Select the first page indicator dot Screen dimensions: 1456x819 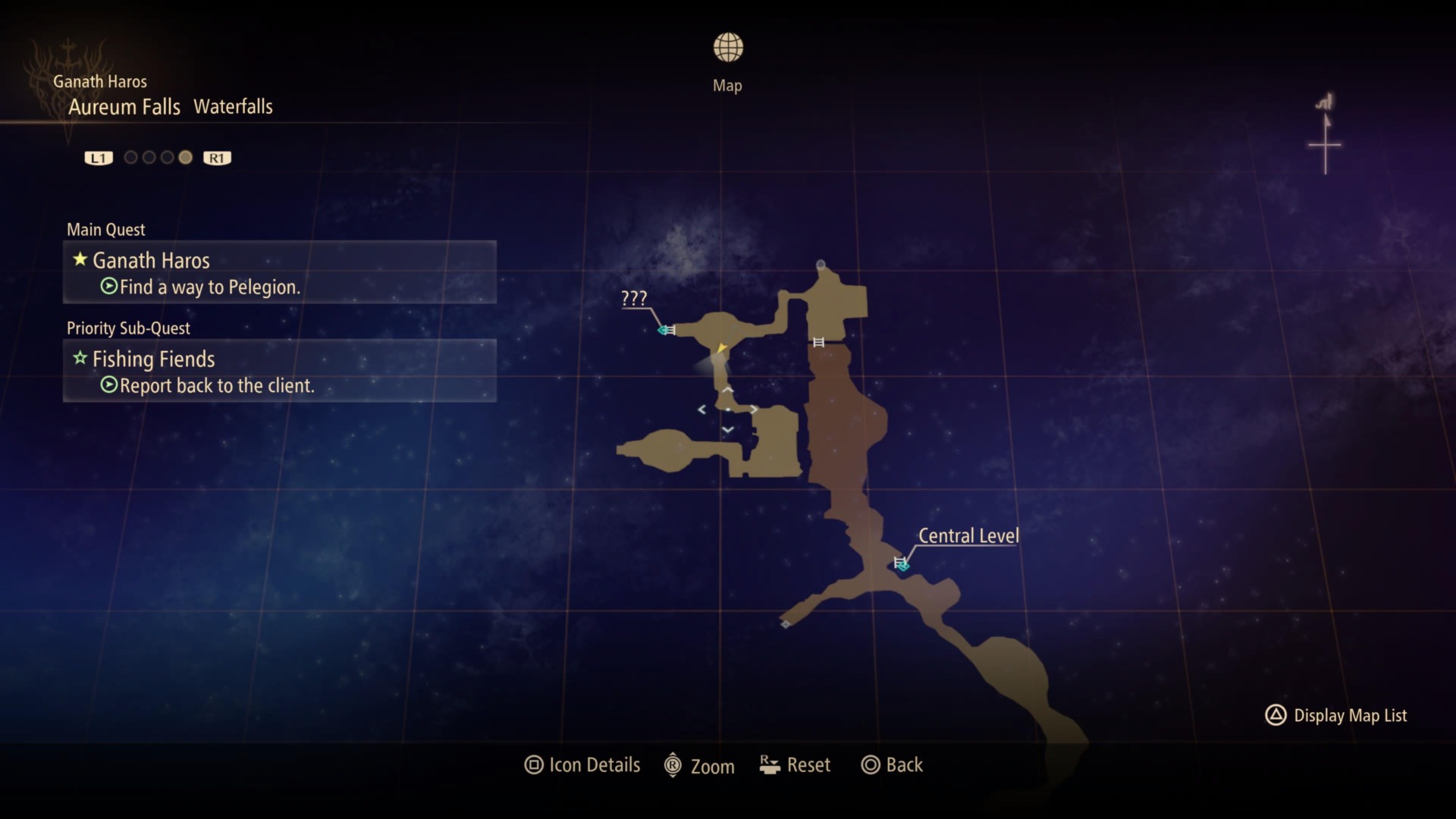pos(130,157)
